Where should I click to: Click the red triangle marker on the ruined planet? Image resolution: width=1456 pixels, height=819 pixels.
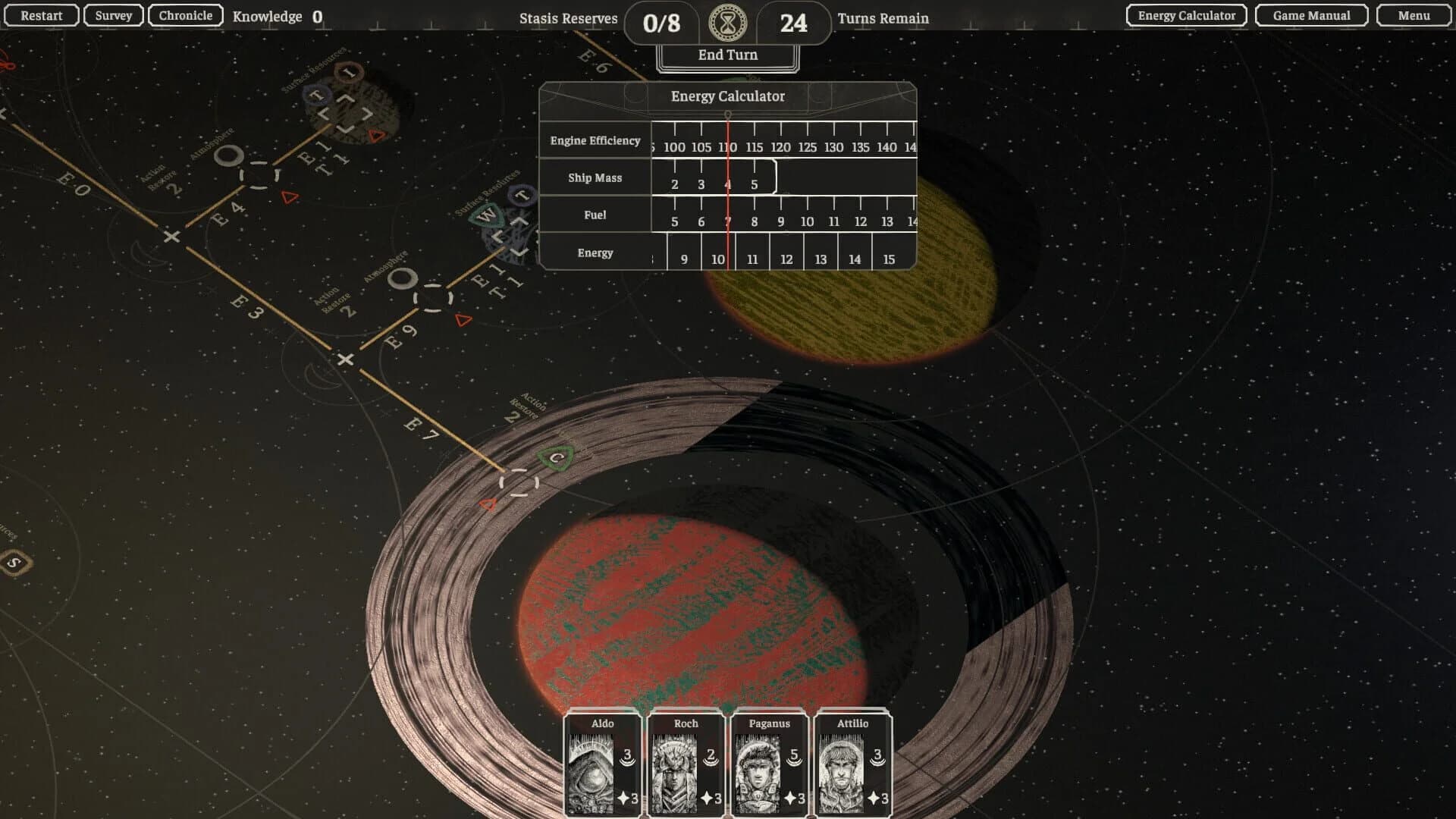[375, 135]
